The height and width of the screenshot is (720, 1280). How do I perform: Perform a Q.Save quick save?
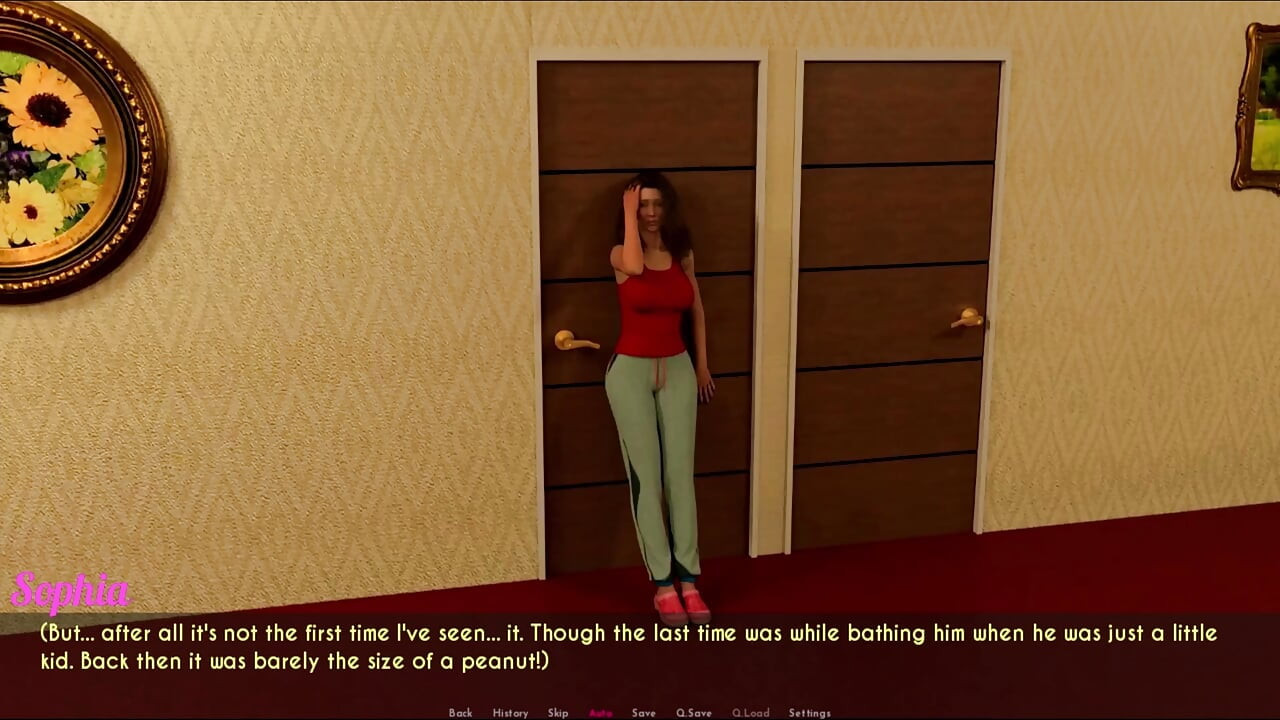tap(694, 713)
